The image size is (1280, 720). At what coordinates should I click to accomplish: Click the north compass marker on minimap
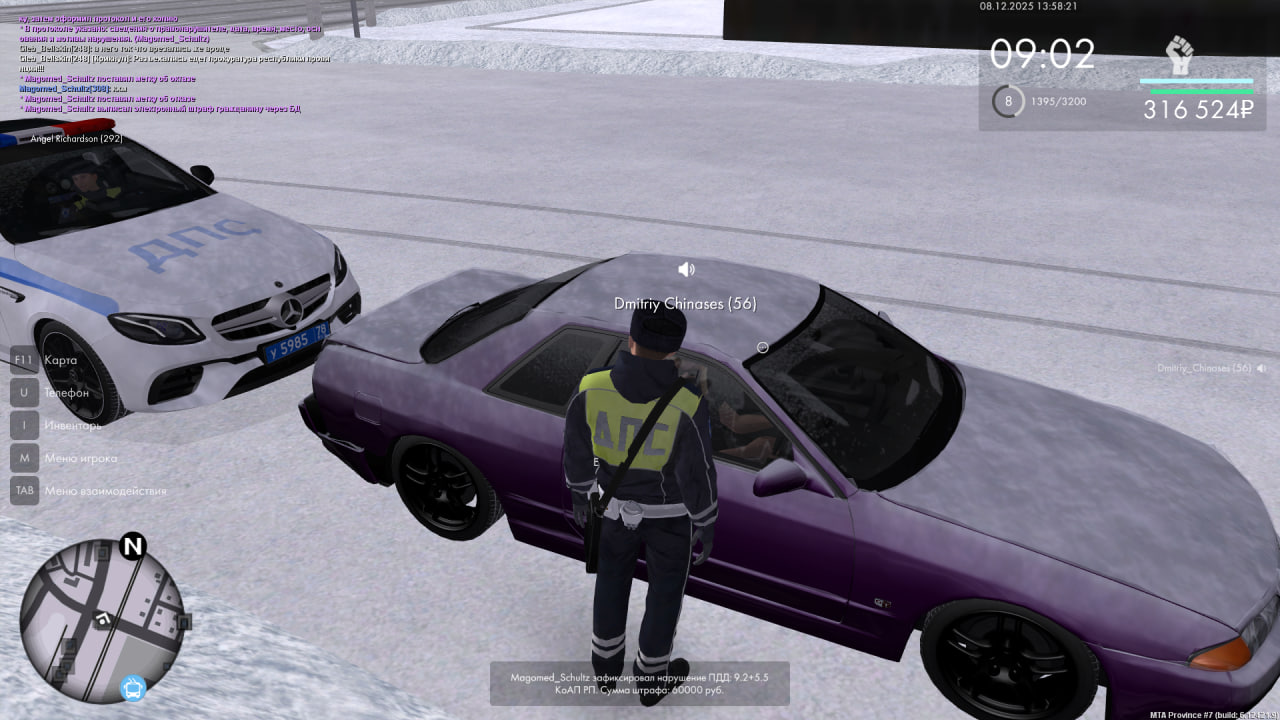[x=133, y=546]
